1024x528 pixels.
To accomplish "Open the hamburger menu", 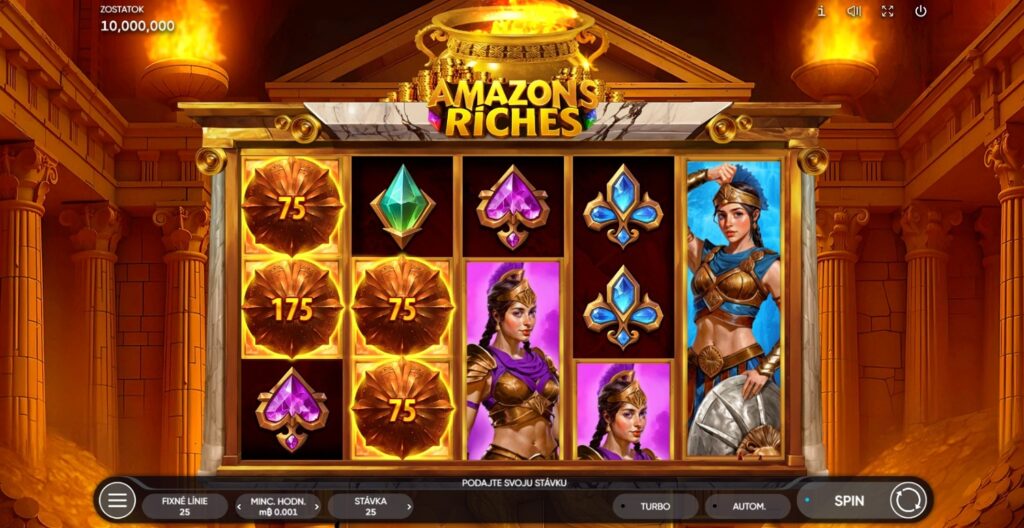I will 117,500.
